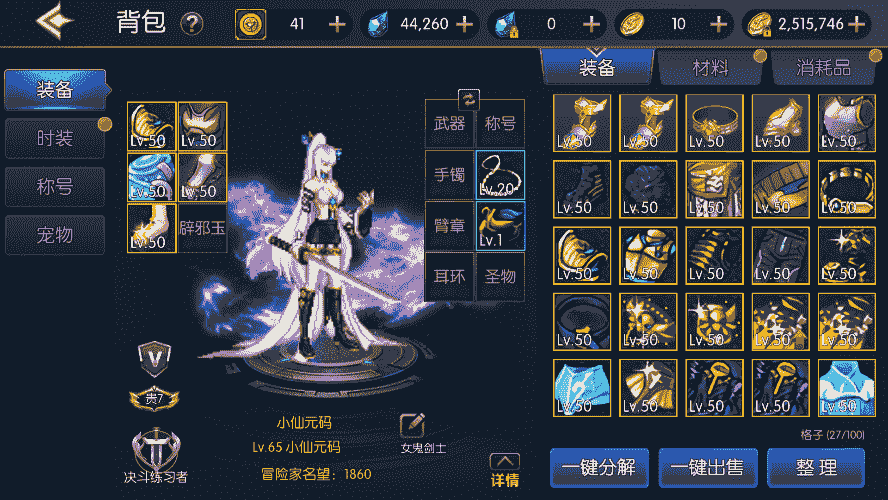
Task: Switch to the 时装 side tab
Action: point(55,138)
